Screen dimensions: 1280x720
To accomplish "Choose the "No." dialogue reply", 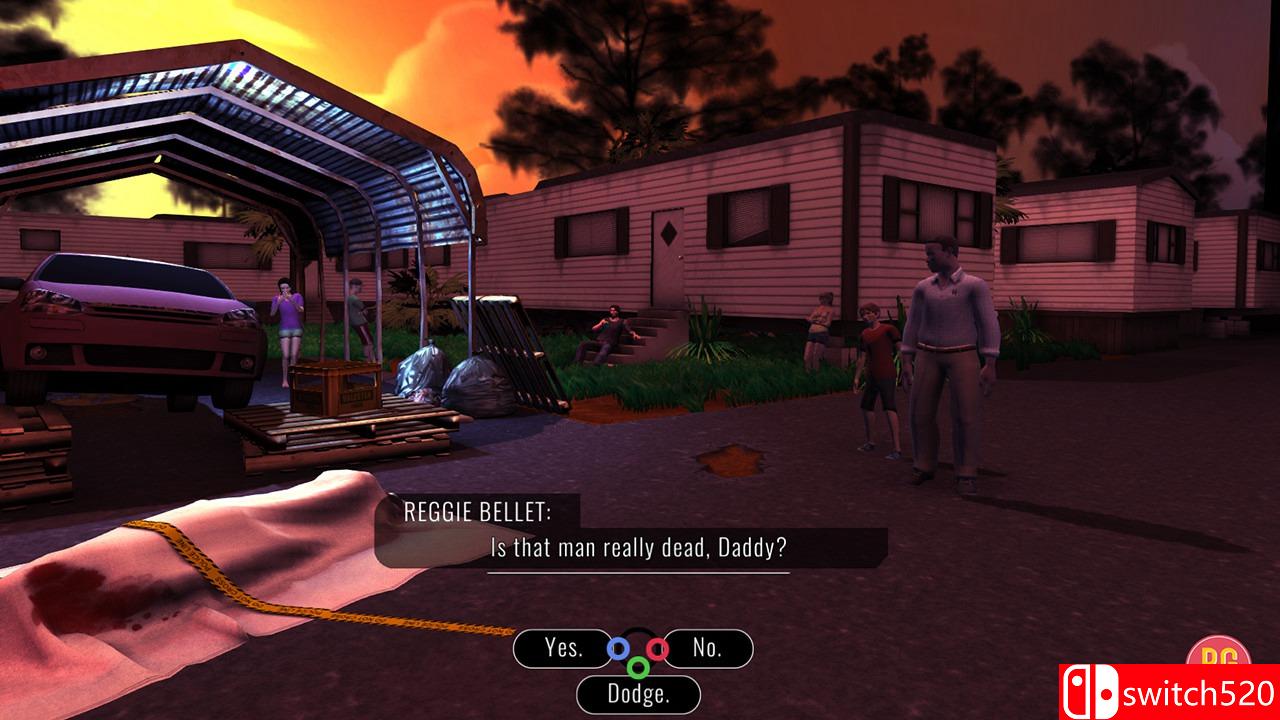I will [x=707, y=648].
